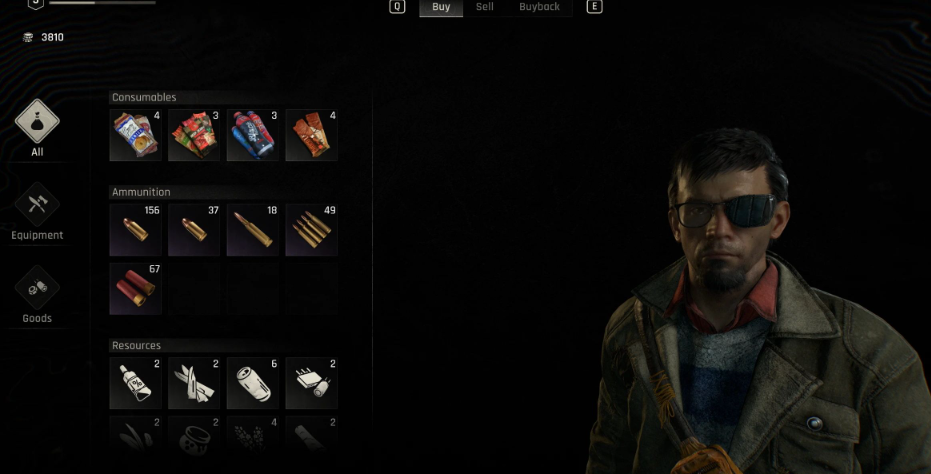
Task: Select the pistol ammo stack of 156
Action: point(135,230)
